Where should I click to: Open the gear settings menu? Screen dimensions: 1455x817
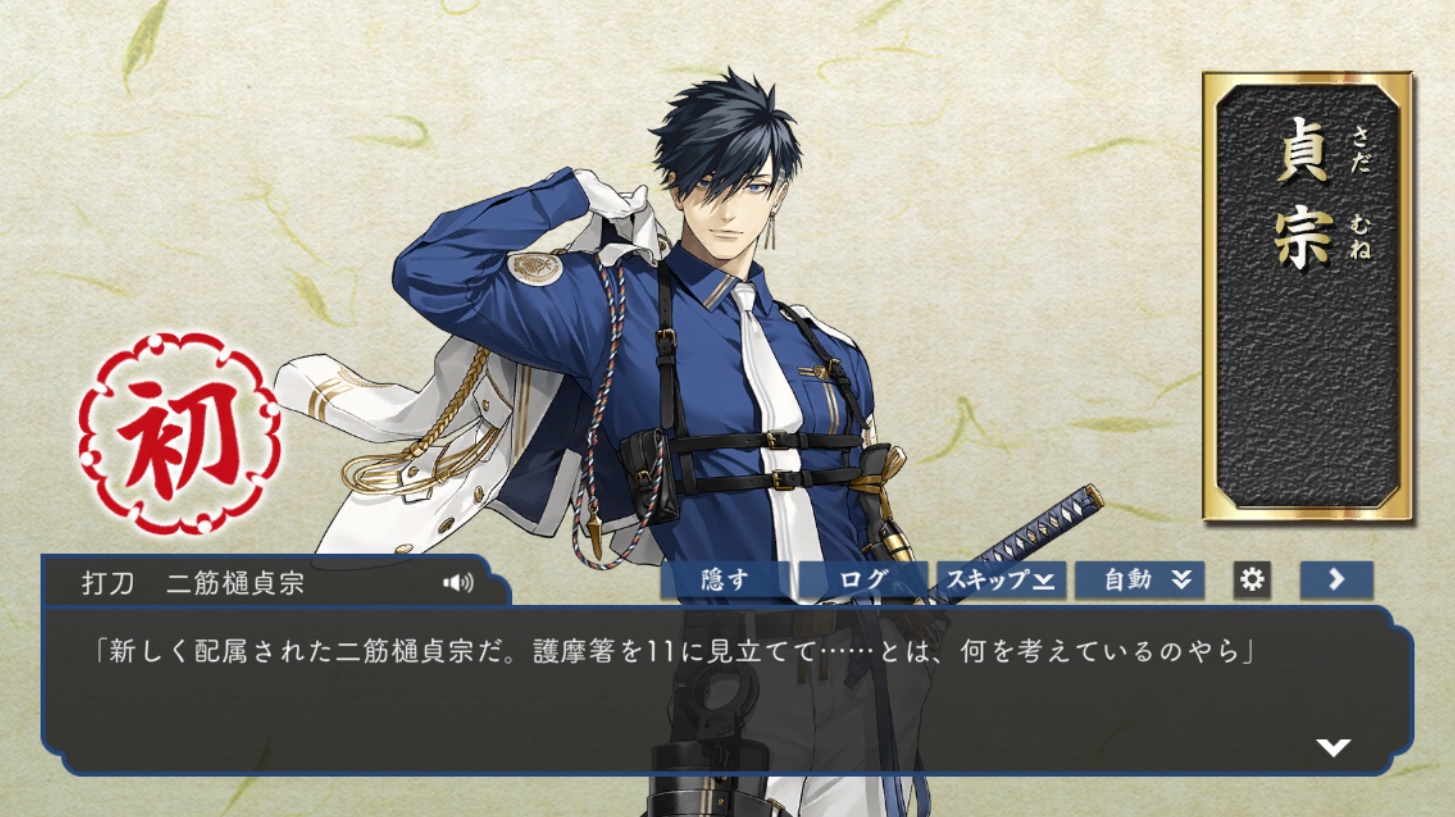(x=1252, y=580)
